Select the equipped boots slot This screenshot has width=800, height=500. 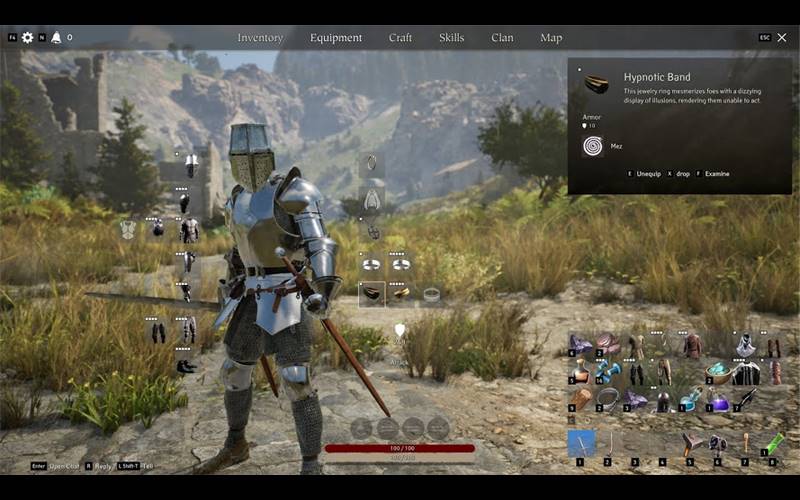[186, 367]
